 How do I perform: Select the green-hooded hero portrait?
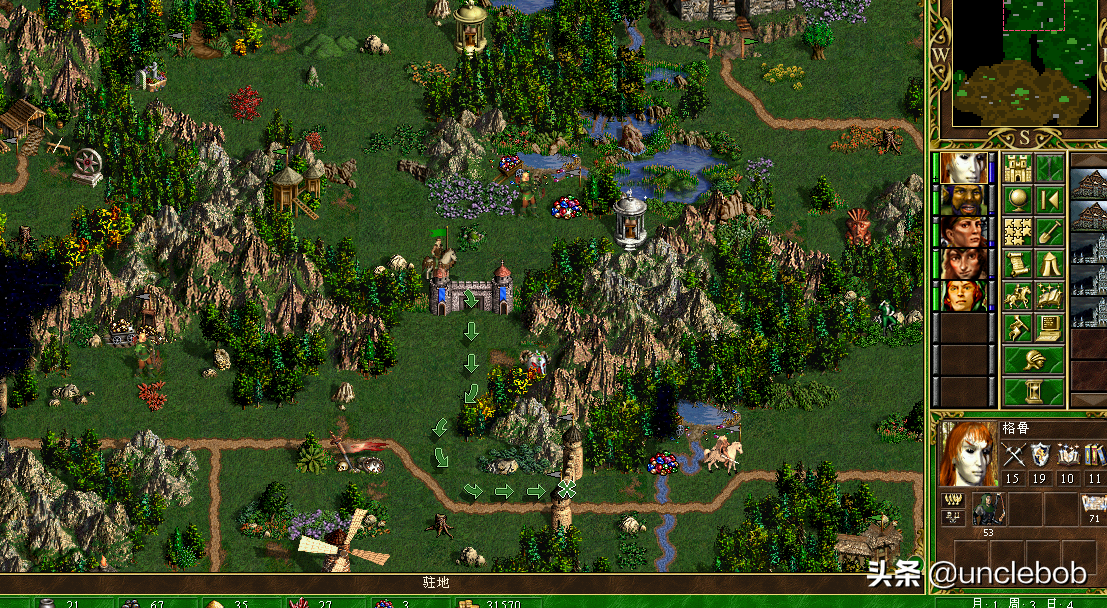click(x=964, y=296)
